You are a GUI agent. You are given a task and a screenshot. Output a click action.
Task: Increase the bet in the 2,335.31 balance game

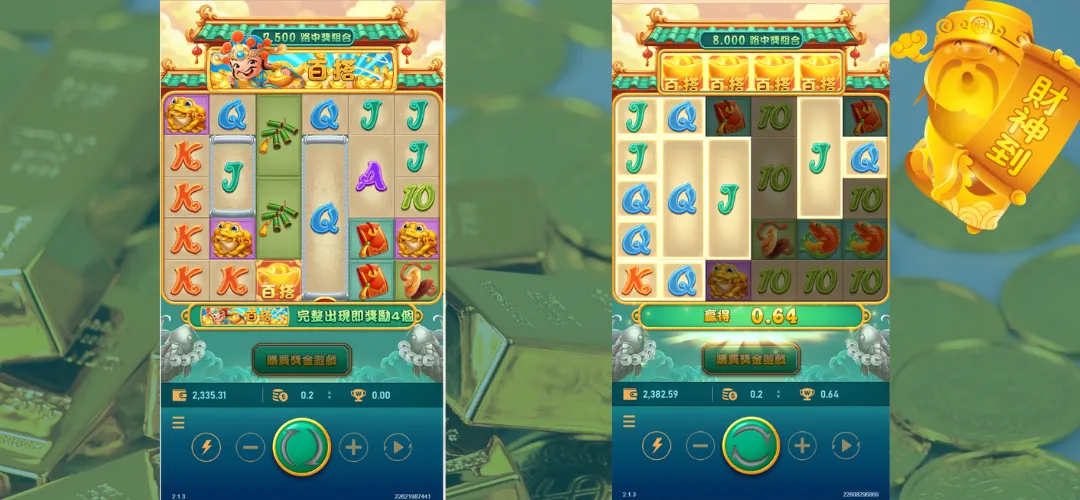(x=353, y=447)
